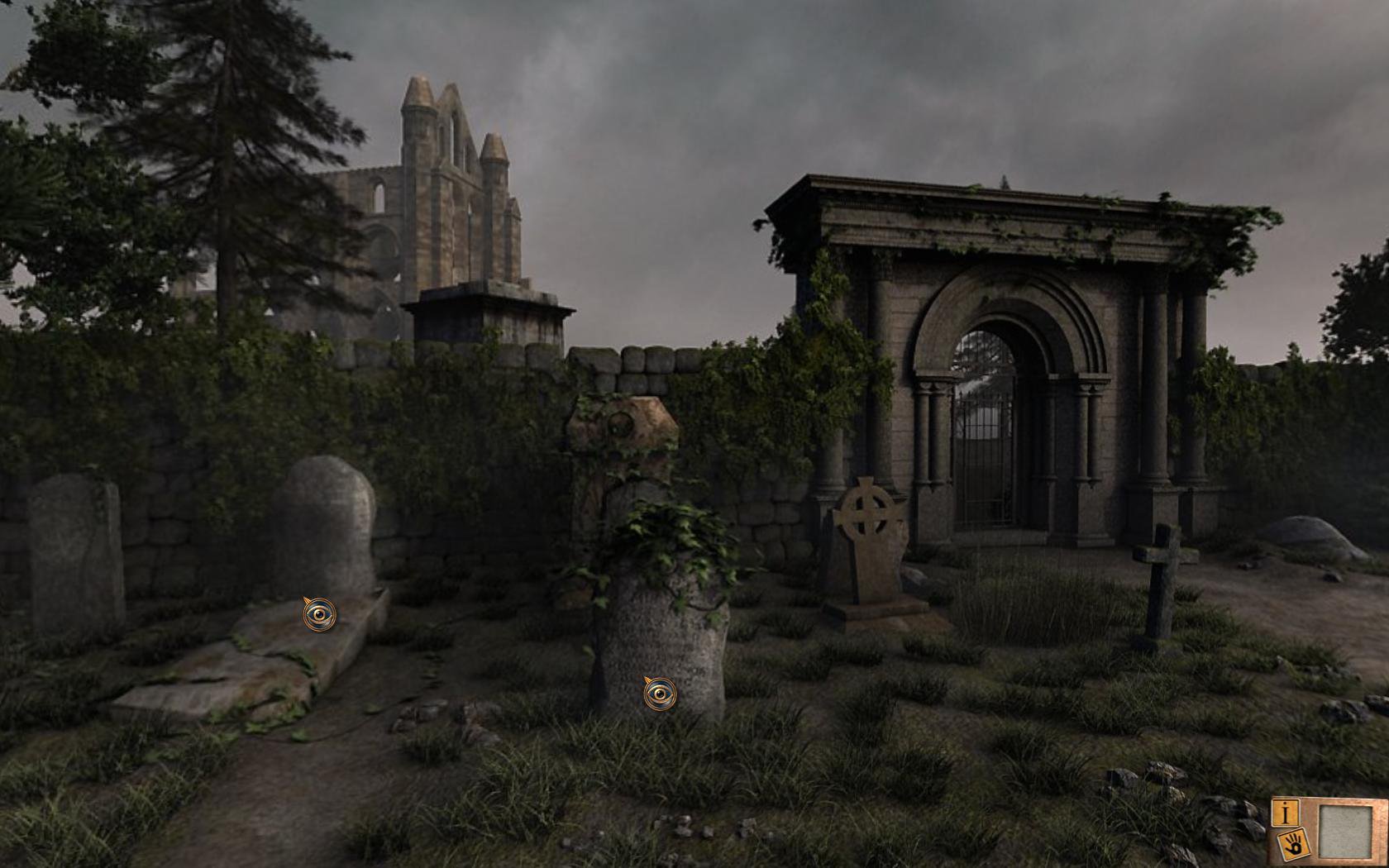Click the "i" information icon on the inventory panel

pyautogui.click(x=1287, y=813)
